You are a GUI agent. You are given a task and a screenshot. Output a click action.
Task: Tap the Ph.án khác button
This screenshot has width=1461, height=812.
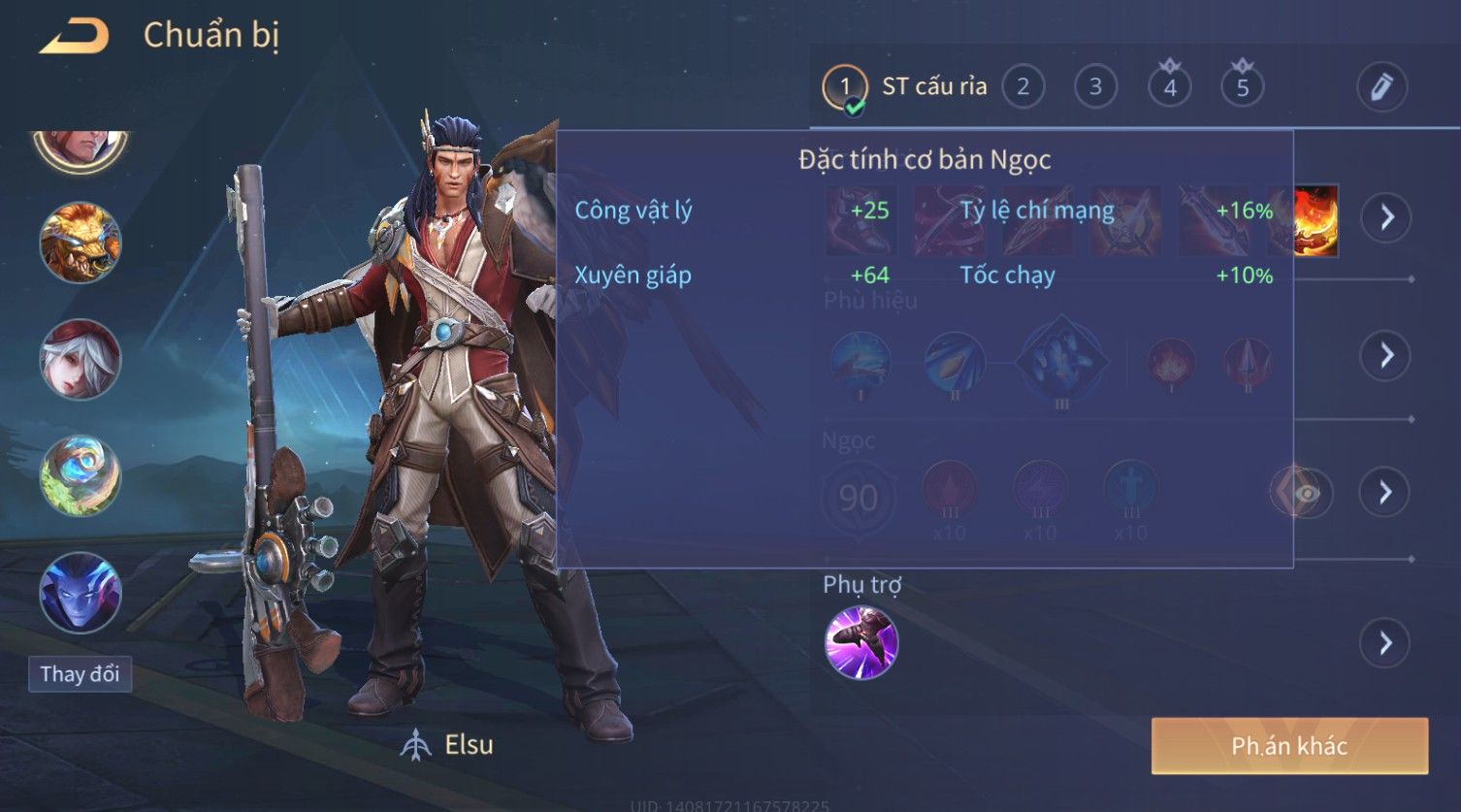(1289, 746)
